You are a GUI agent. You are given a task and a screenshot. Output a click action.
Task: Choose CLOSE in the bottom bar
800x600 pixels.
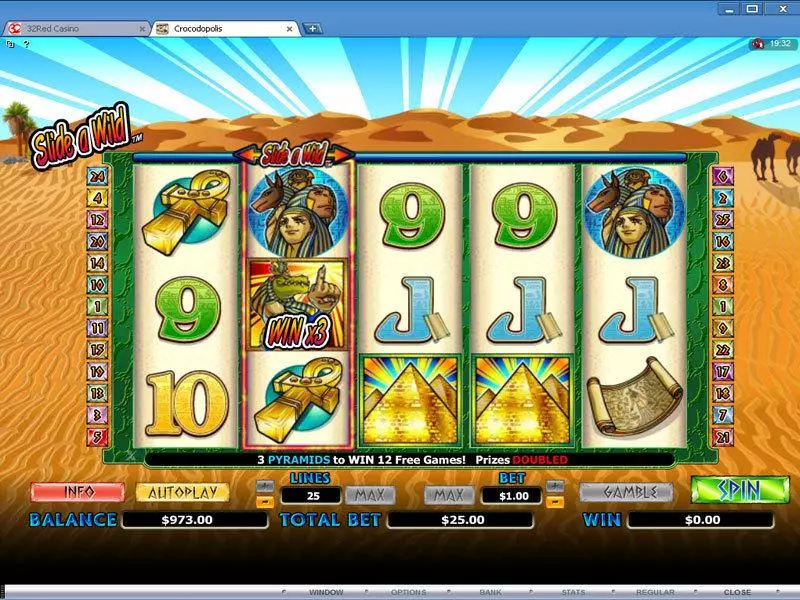[x=737, y=592]
